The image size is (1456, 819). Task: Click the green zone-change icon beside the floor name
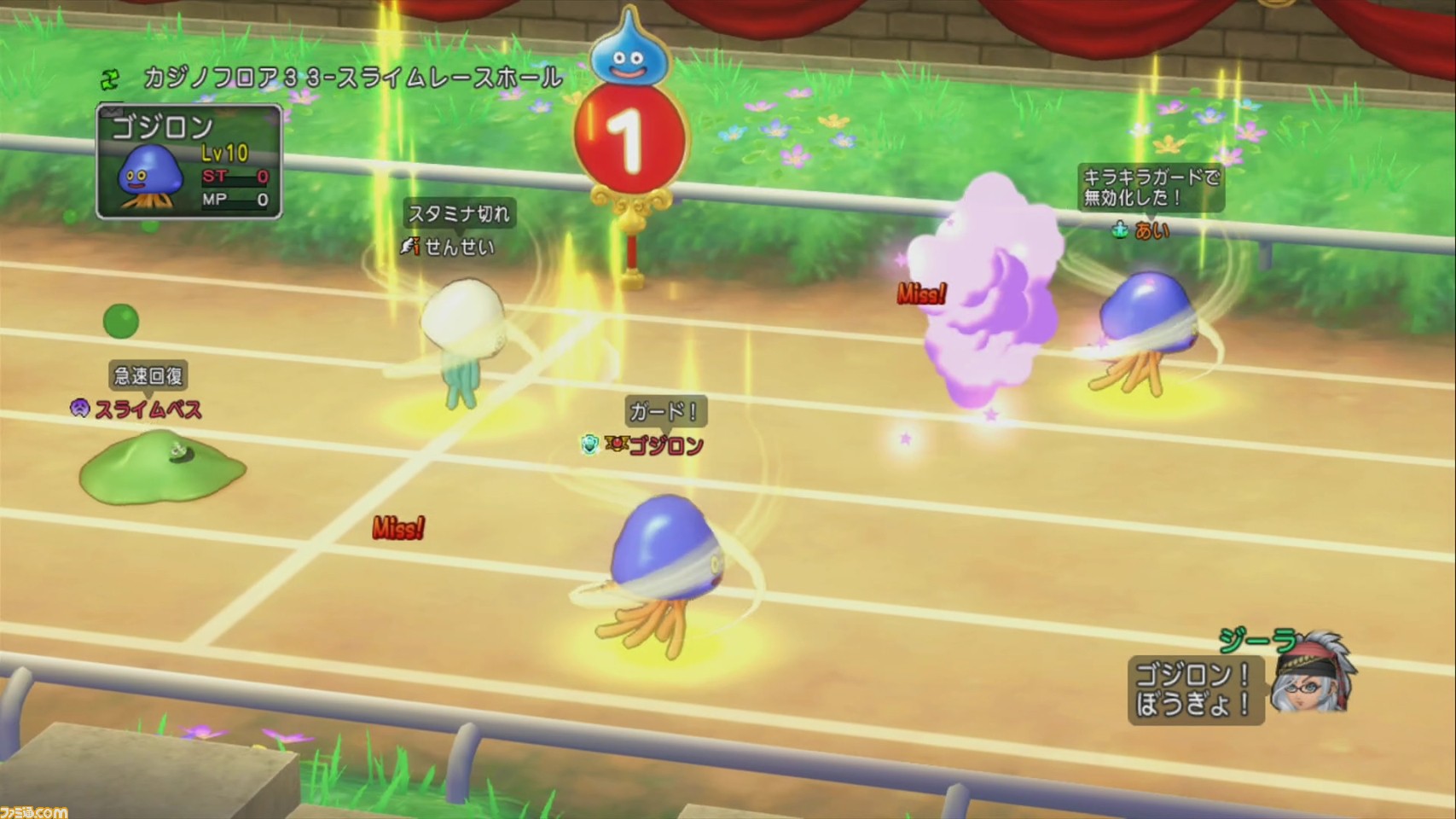coord(109,78)
